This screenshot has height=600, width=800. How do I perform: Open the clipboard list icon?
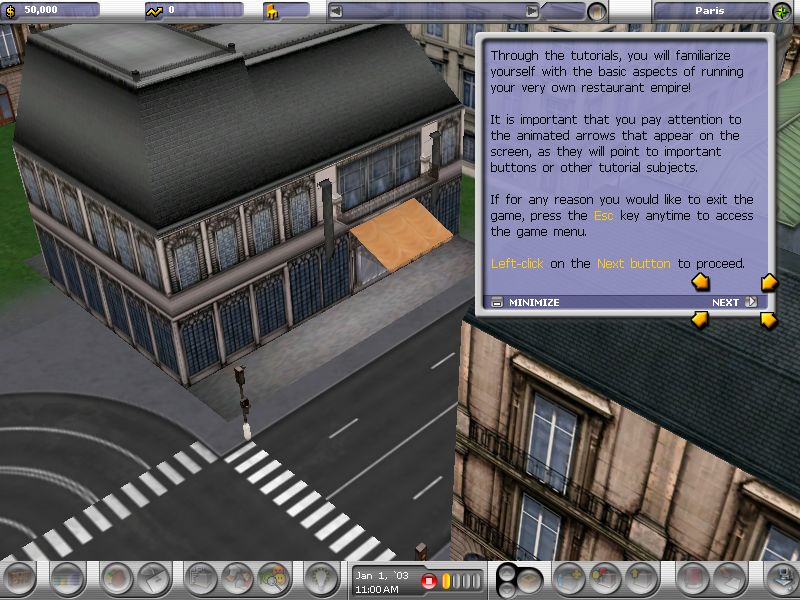203,579
